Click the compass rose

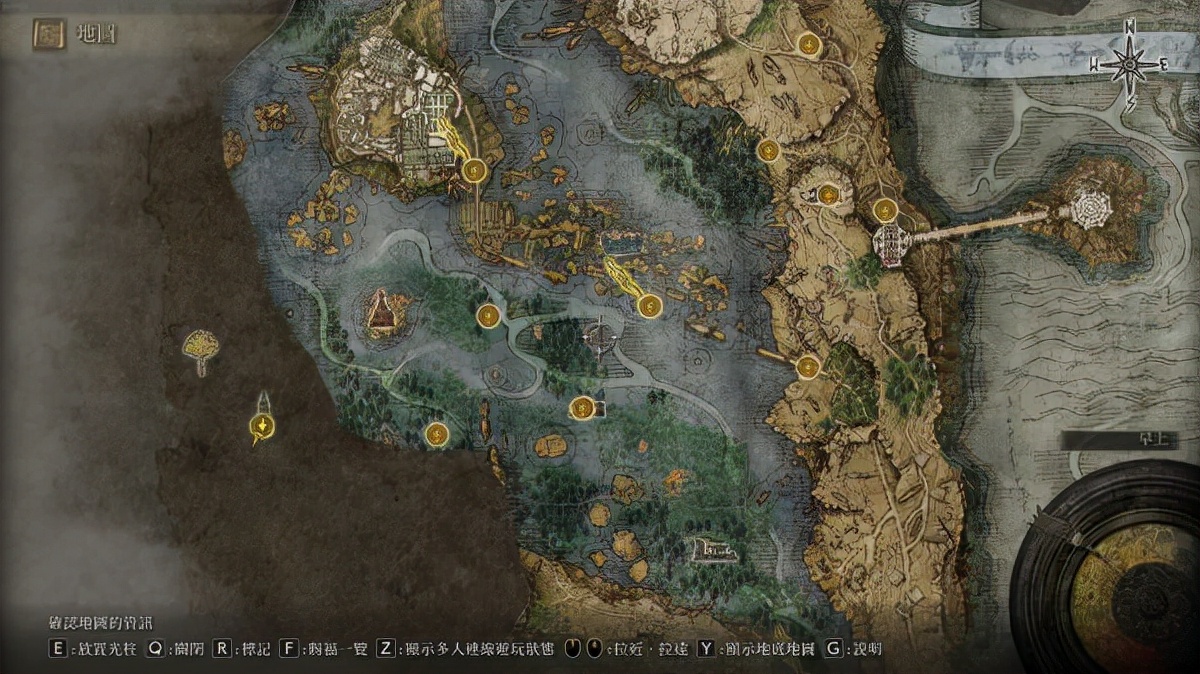1129,65
